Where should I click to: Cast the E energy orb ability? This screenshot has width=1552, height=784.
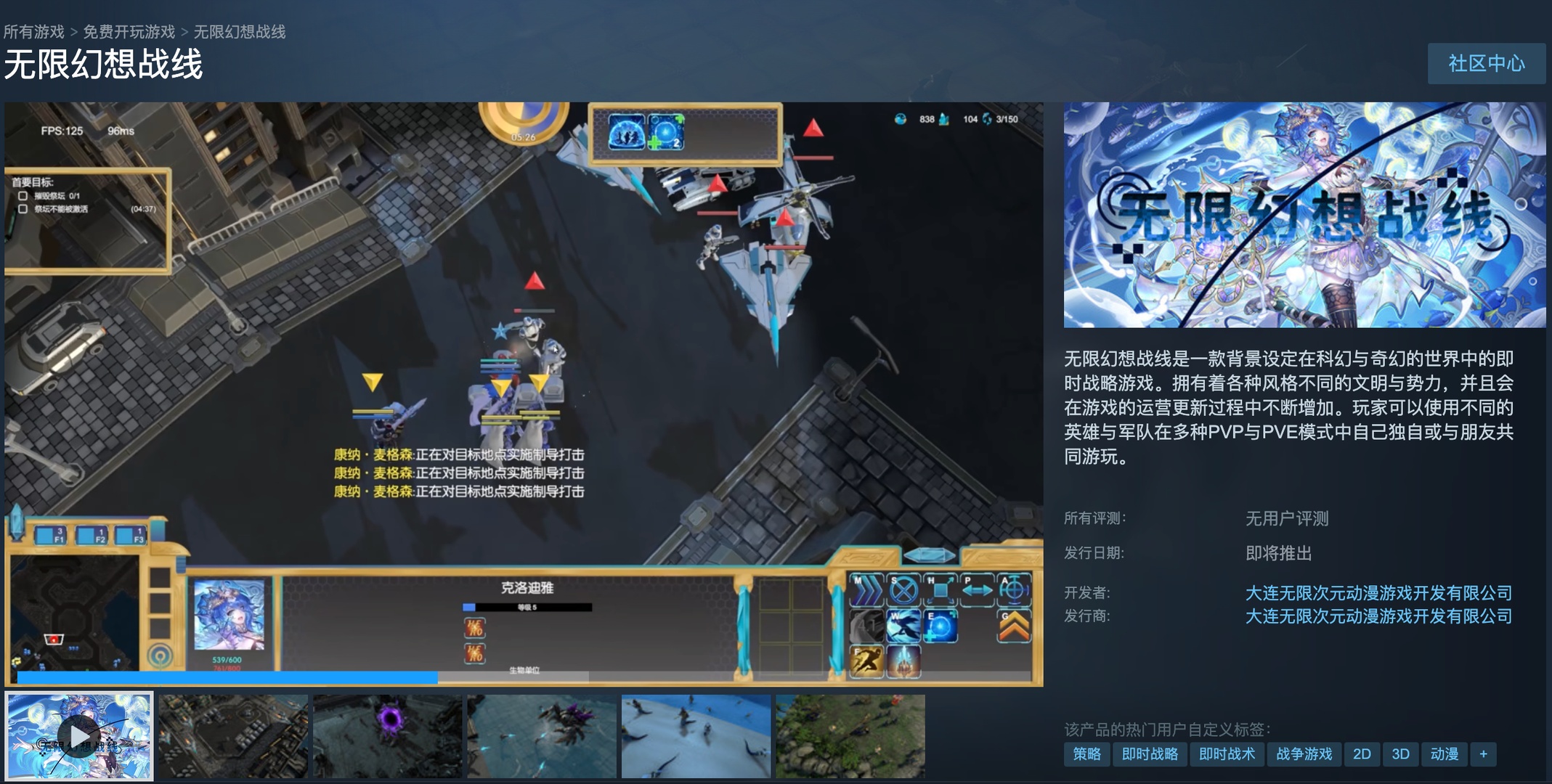click(x=940, y=627)
